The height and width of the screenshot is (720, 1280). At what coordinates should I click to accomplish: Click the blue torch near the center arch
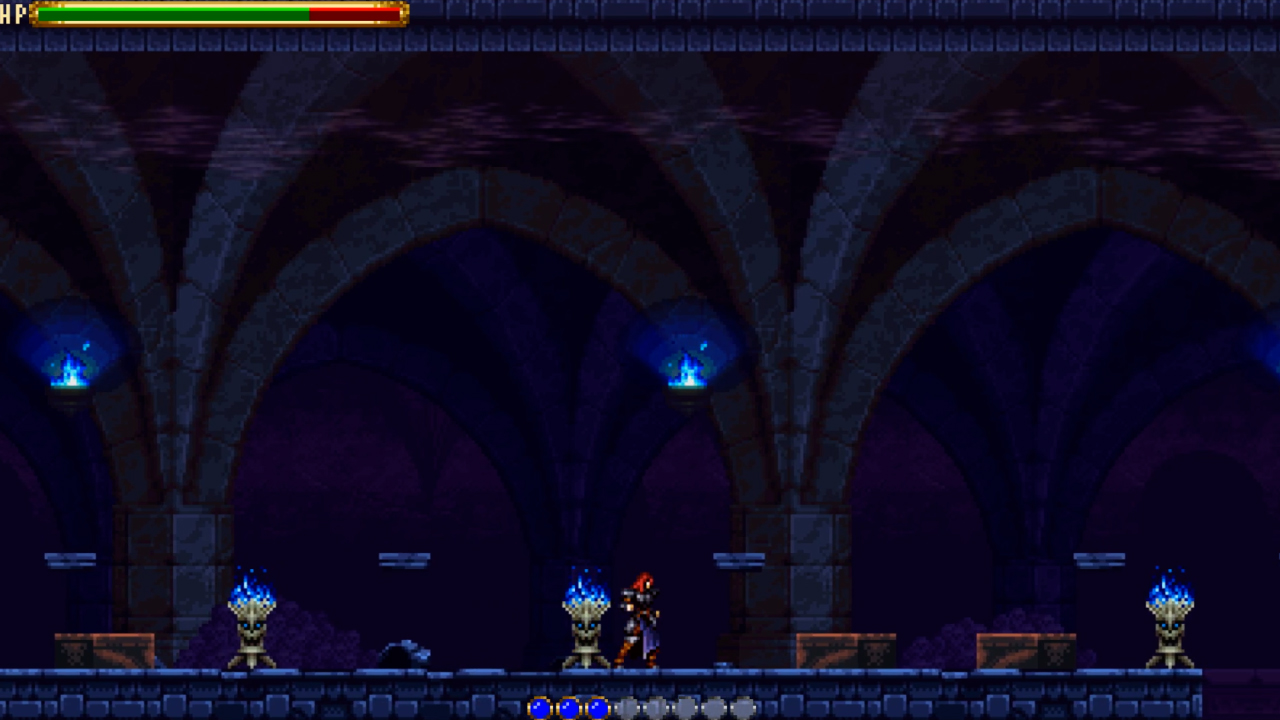(686, 368)
